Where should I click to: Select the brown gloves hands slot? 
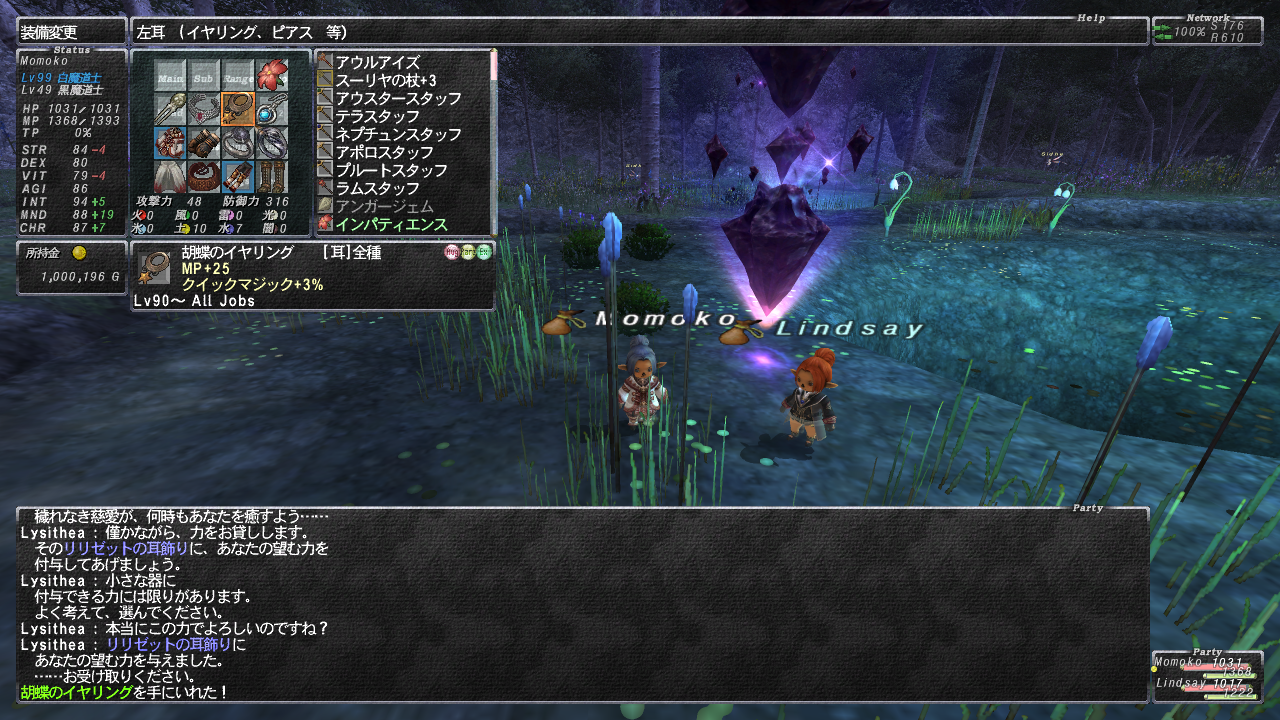click(204, 142)
